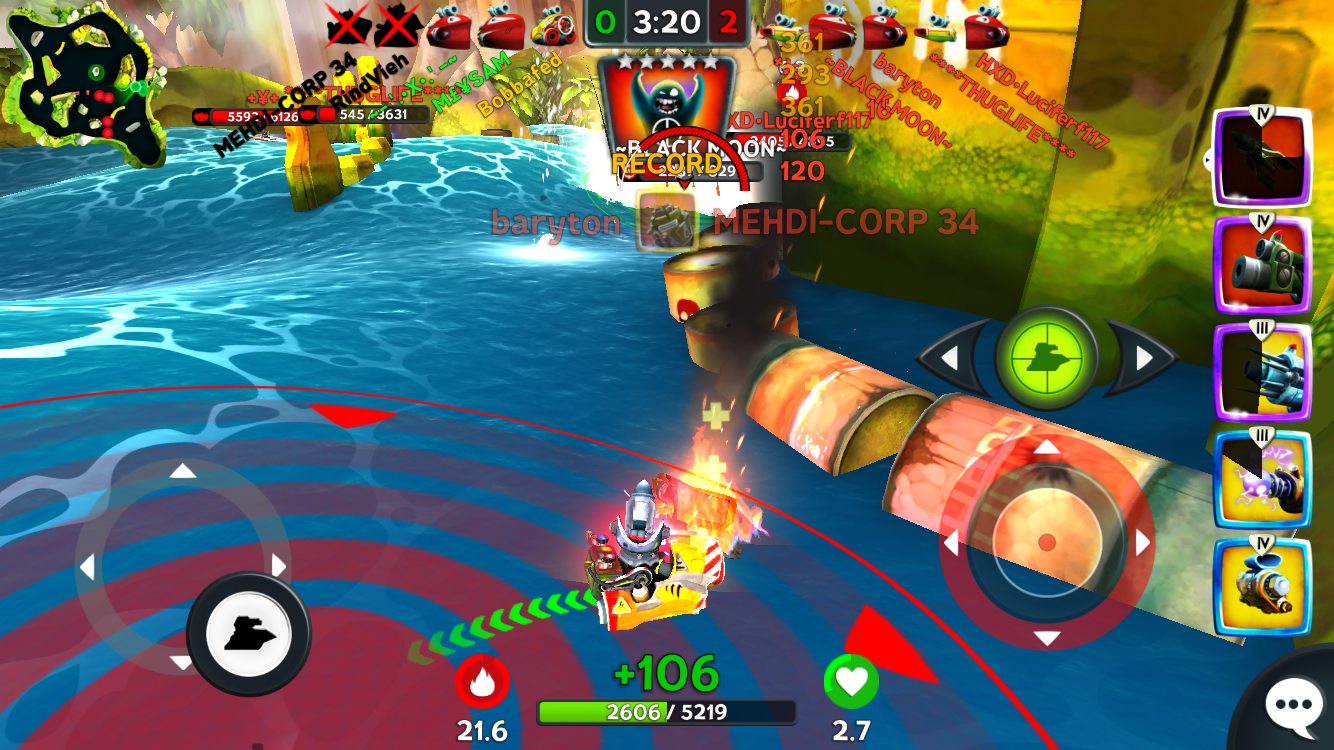
Task: Switch to next target with right arrow
Action: point(1143,357)
